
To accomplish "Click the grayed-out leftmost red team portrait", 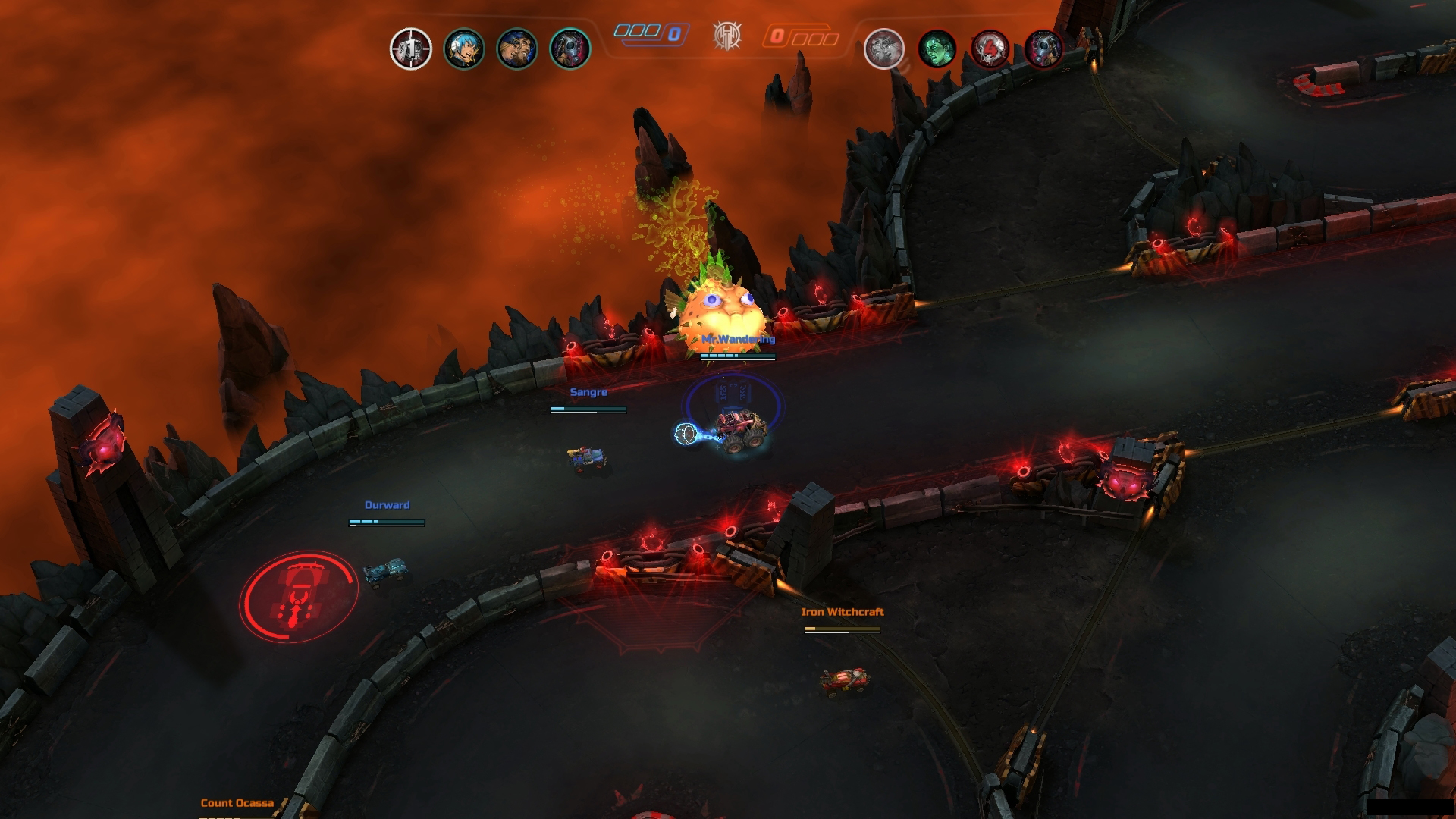I will pos(885,48).
